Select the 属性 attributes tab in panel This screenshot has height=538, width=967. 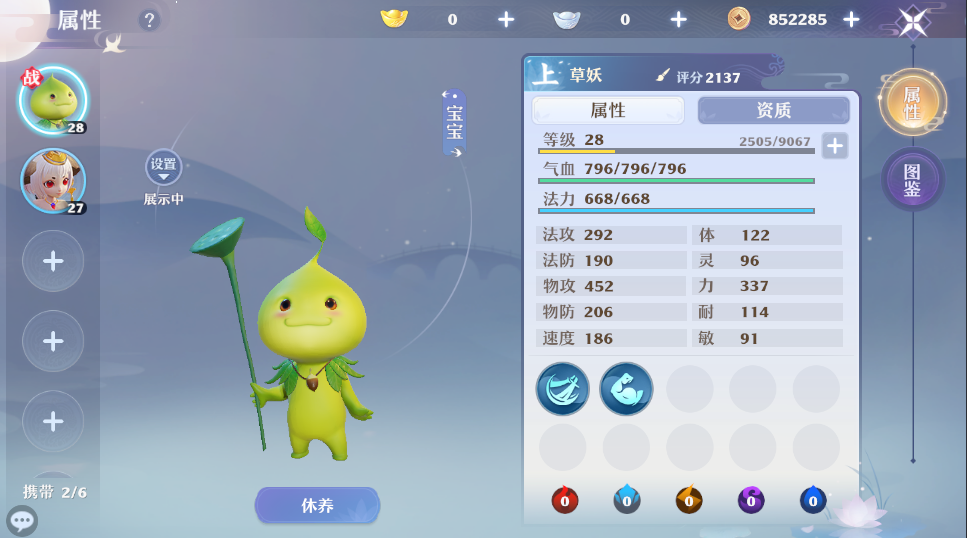tap(608, 110)
